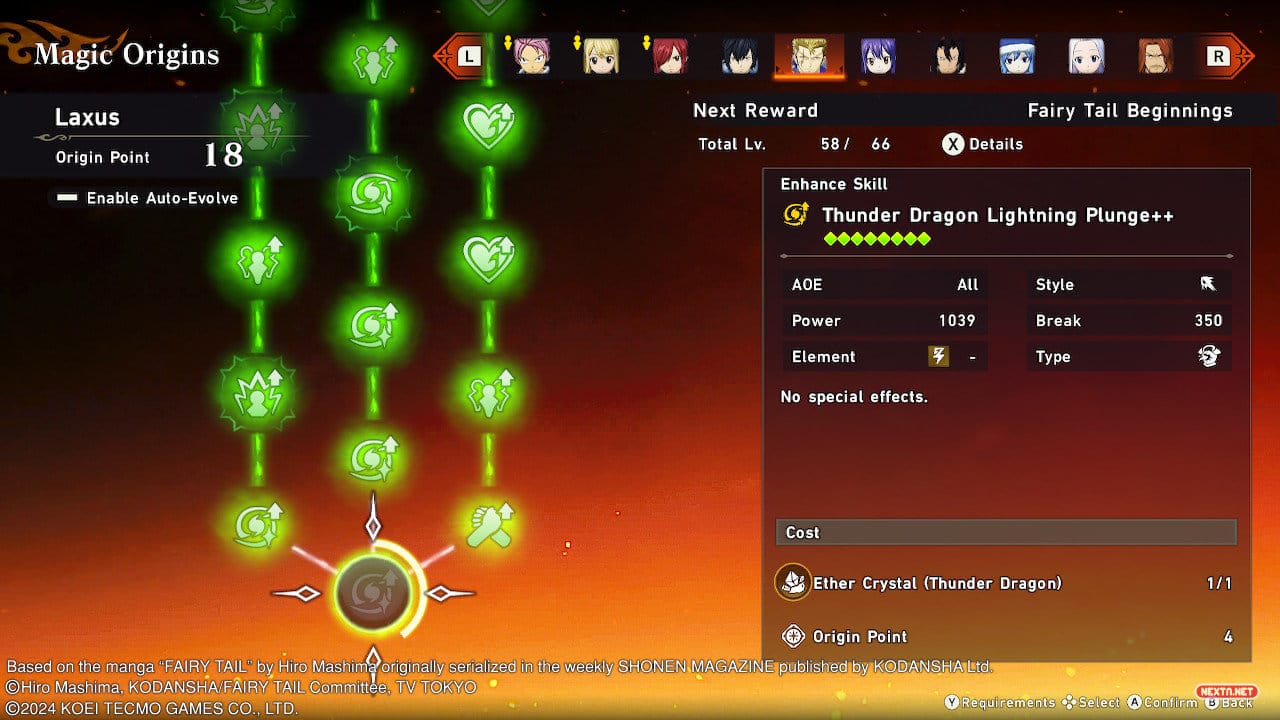Select Natsu's pink-haired portrait

[532, 57]
